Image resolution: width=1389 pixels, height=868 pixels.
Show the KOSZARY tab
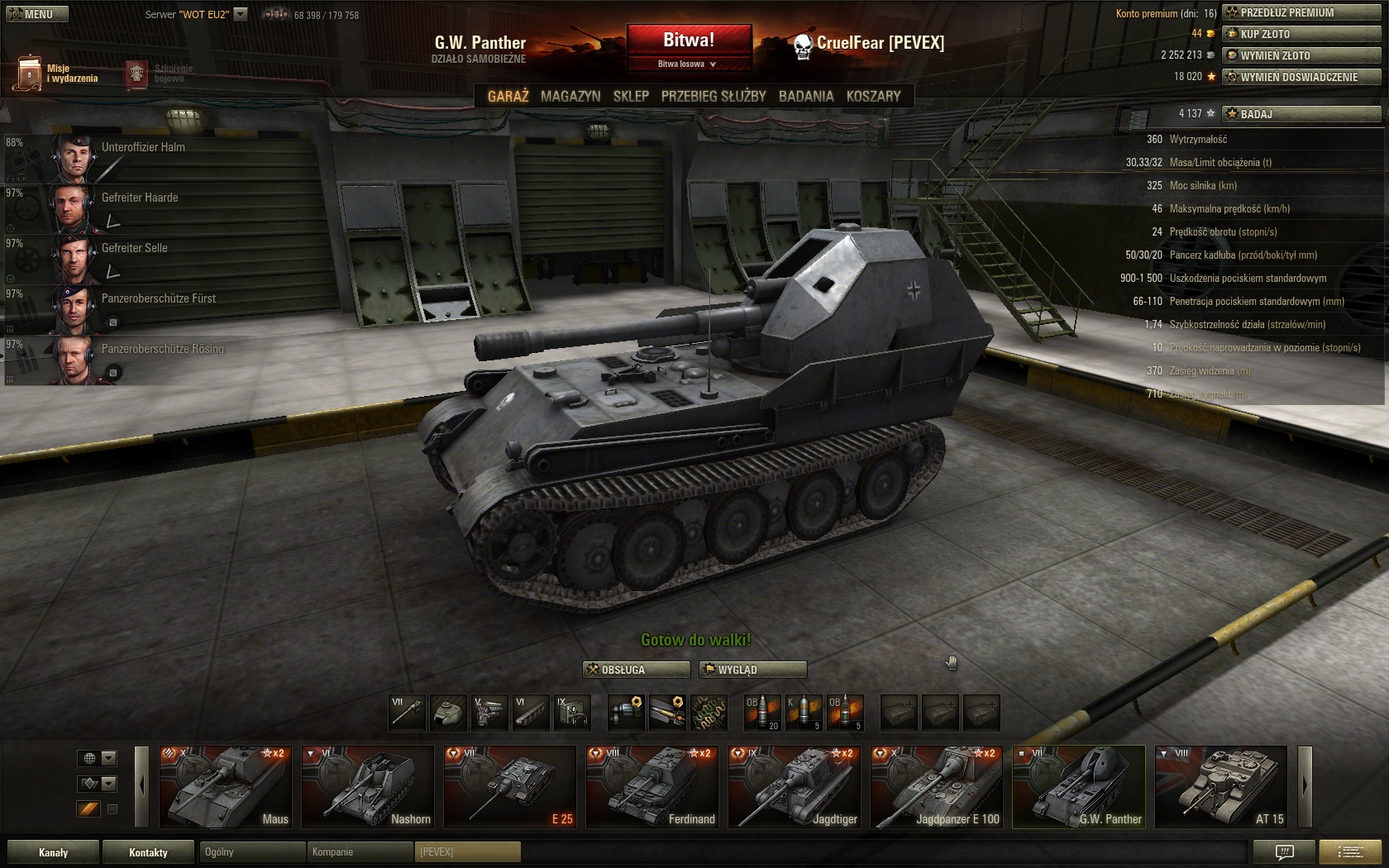tap(873, 96)
